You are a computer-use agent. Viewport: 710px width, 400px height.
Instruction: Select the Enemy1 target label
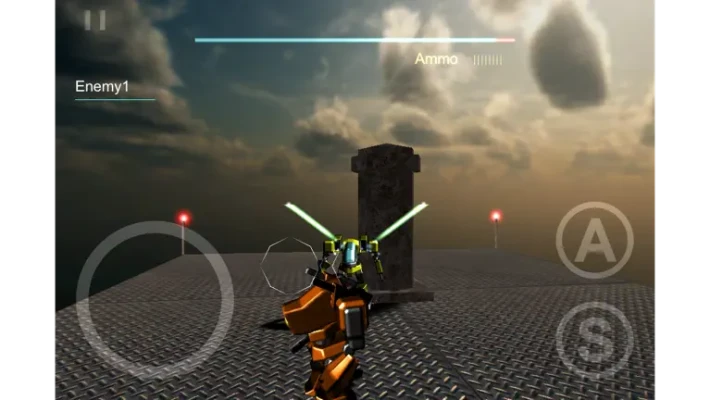[102, 88]
